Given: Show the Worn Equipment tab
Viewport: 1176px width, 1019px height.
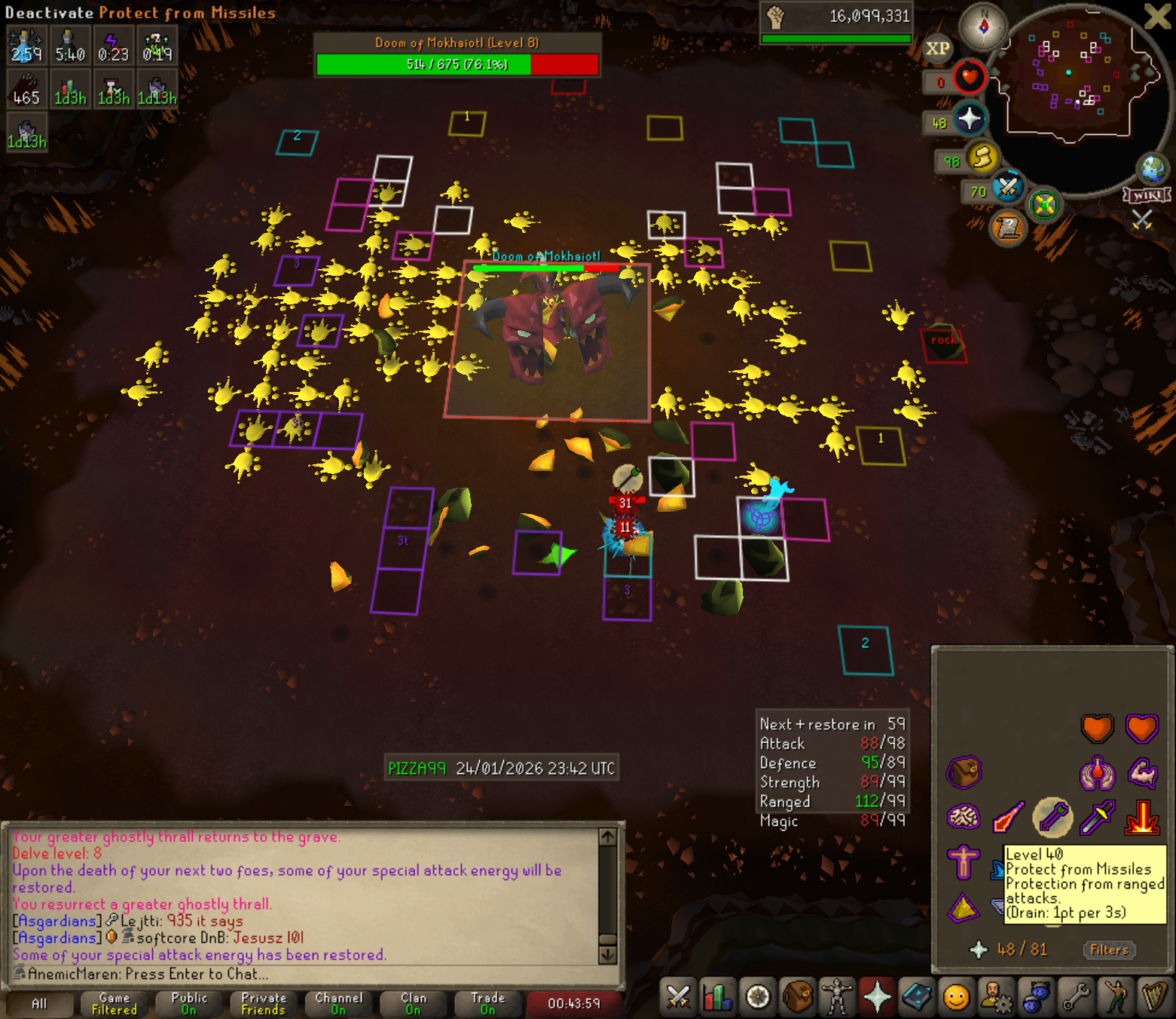Looking at the screenshot, I should point(837,998).
